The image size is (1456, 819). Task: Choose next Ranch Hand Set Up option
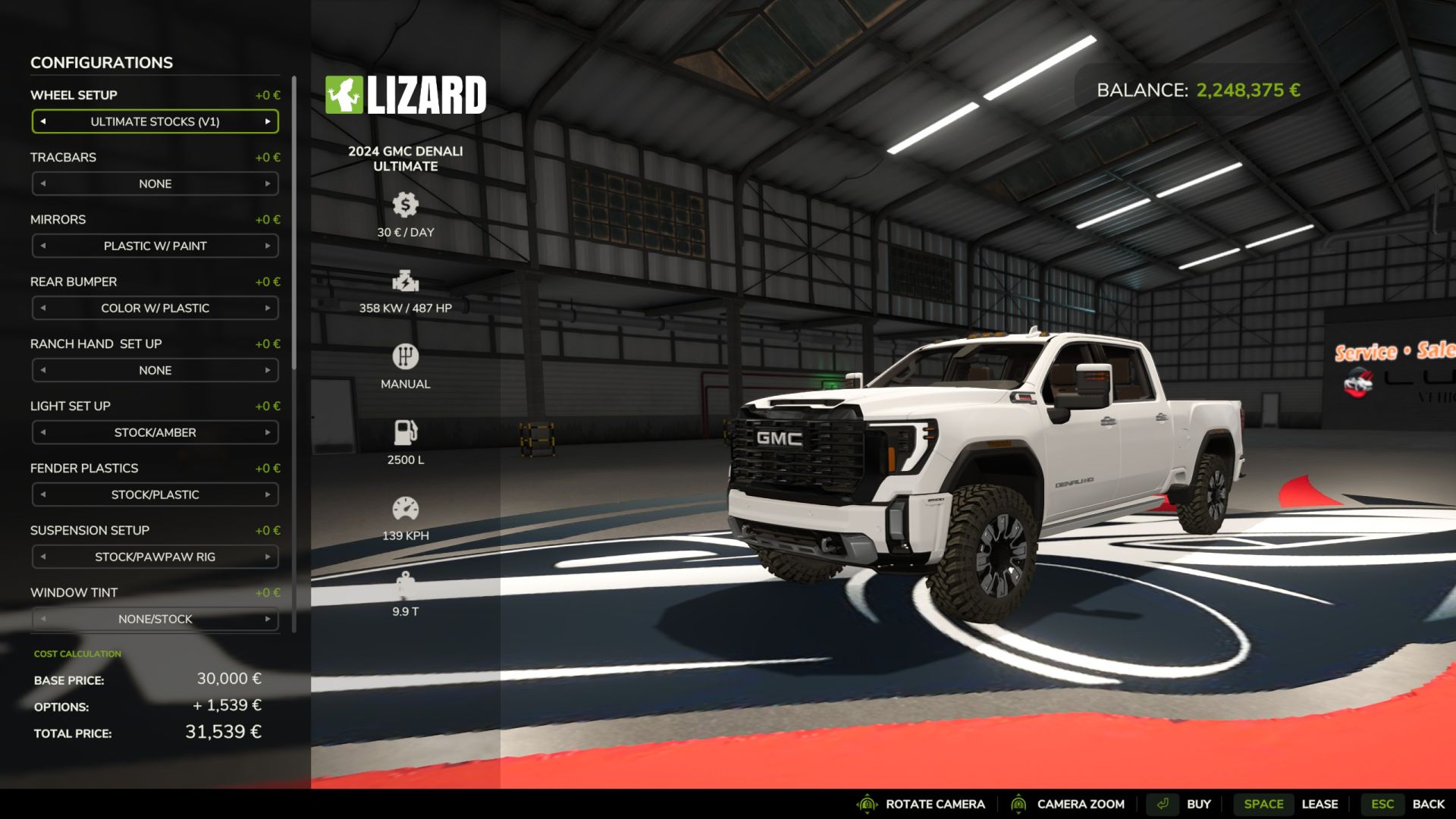coord(268,370)
